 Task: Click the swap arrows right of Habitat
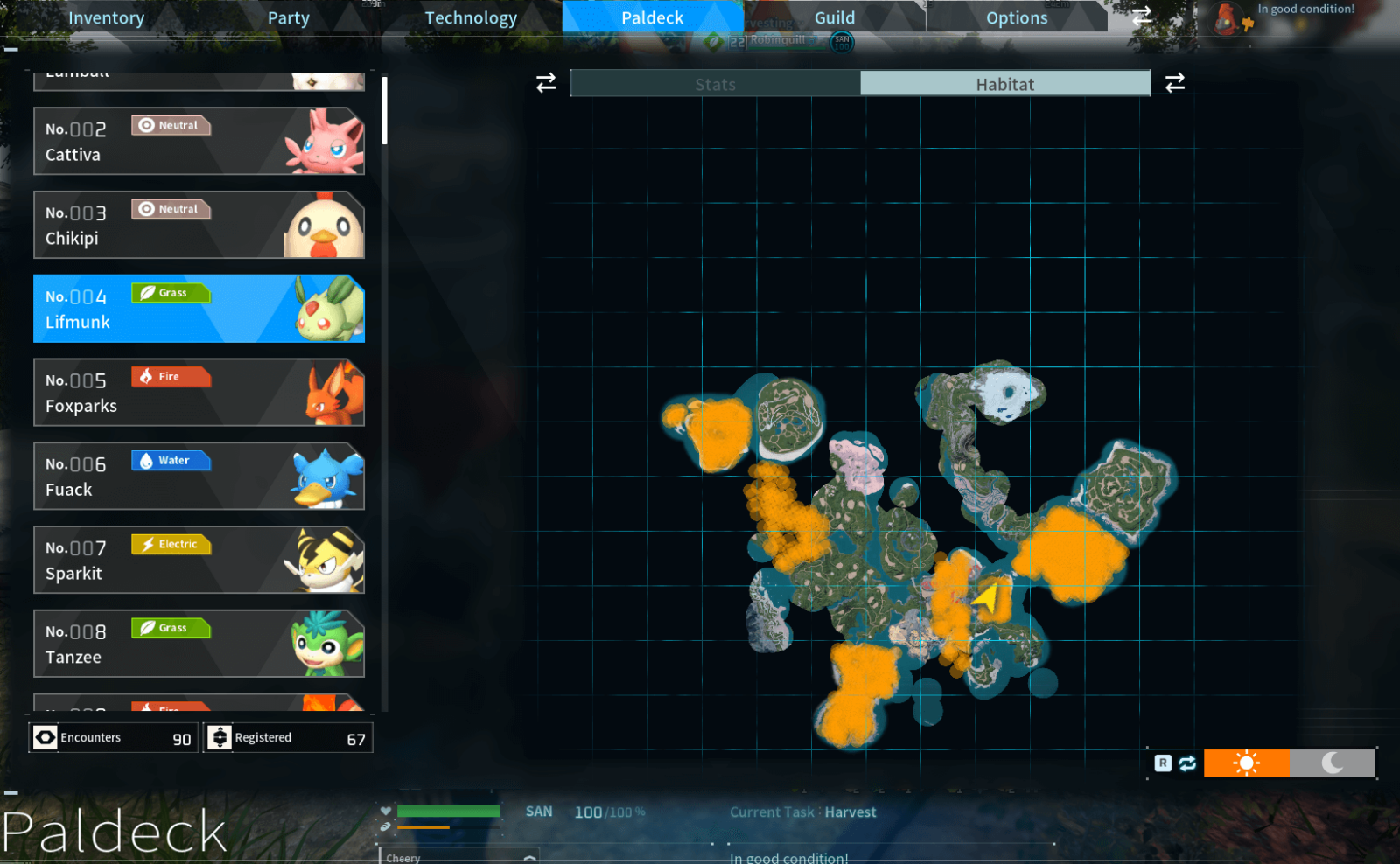(1175, 82)
